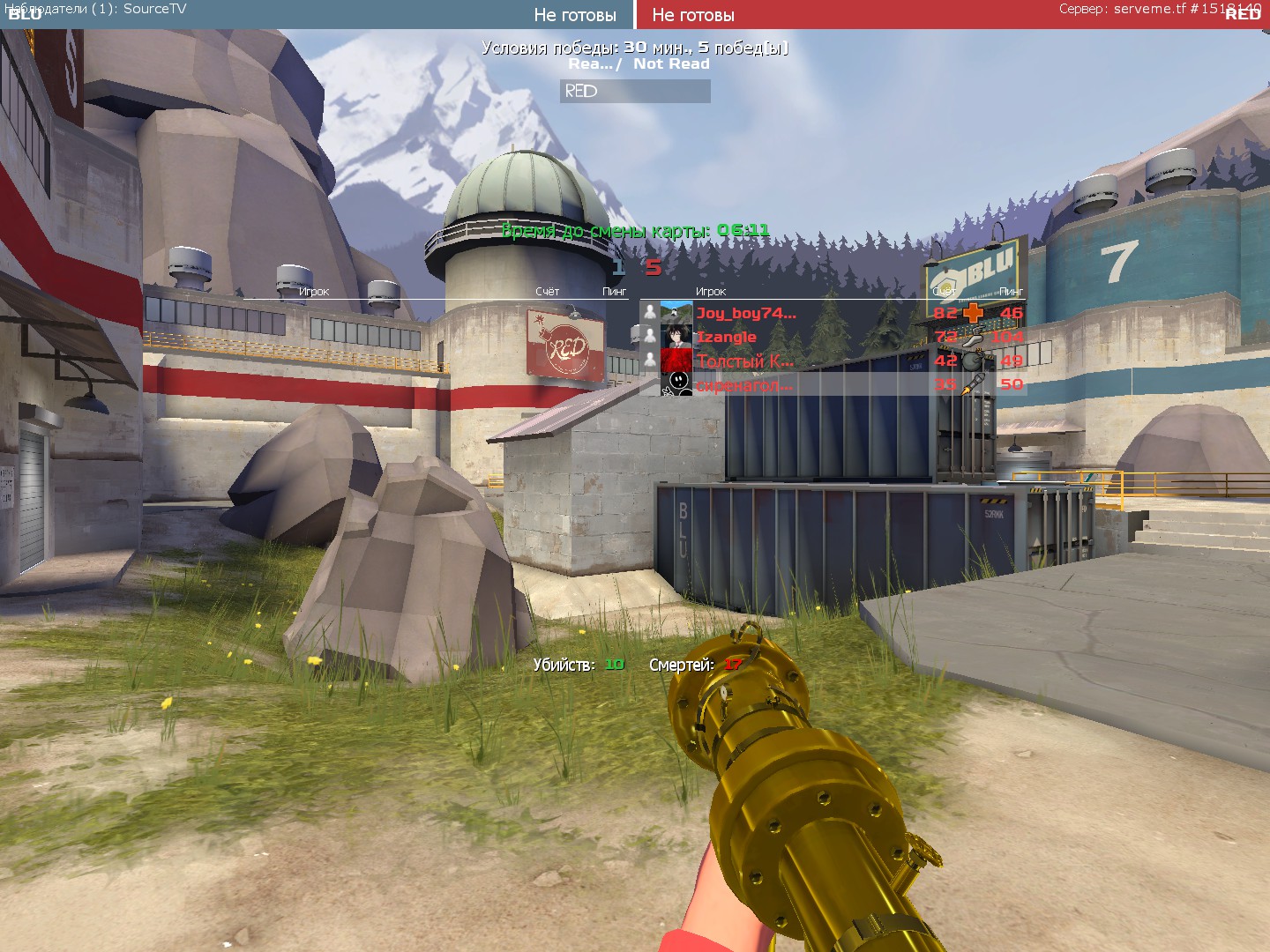Open Izangle's dark-haired avatar
The image size is (1270, 952).
coord(676,337)
